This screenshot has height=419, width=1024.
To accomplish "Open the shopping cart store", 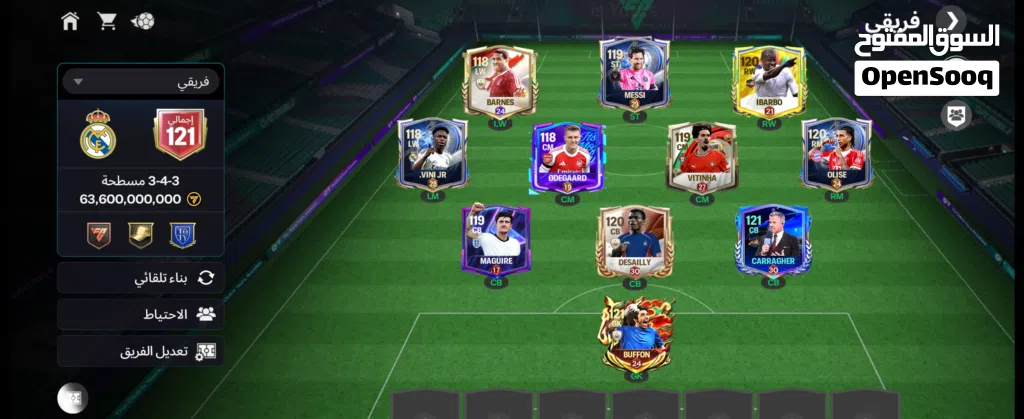I will point(107,21).
